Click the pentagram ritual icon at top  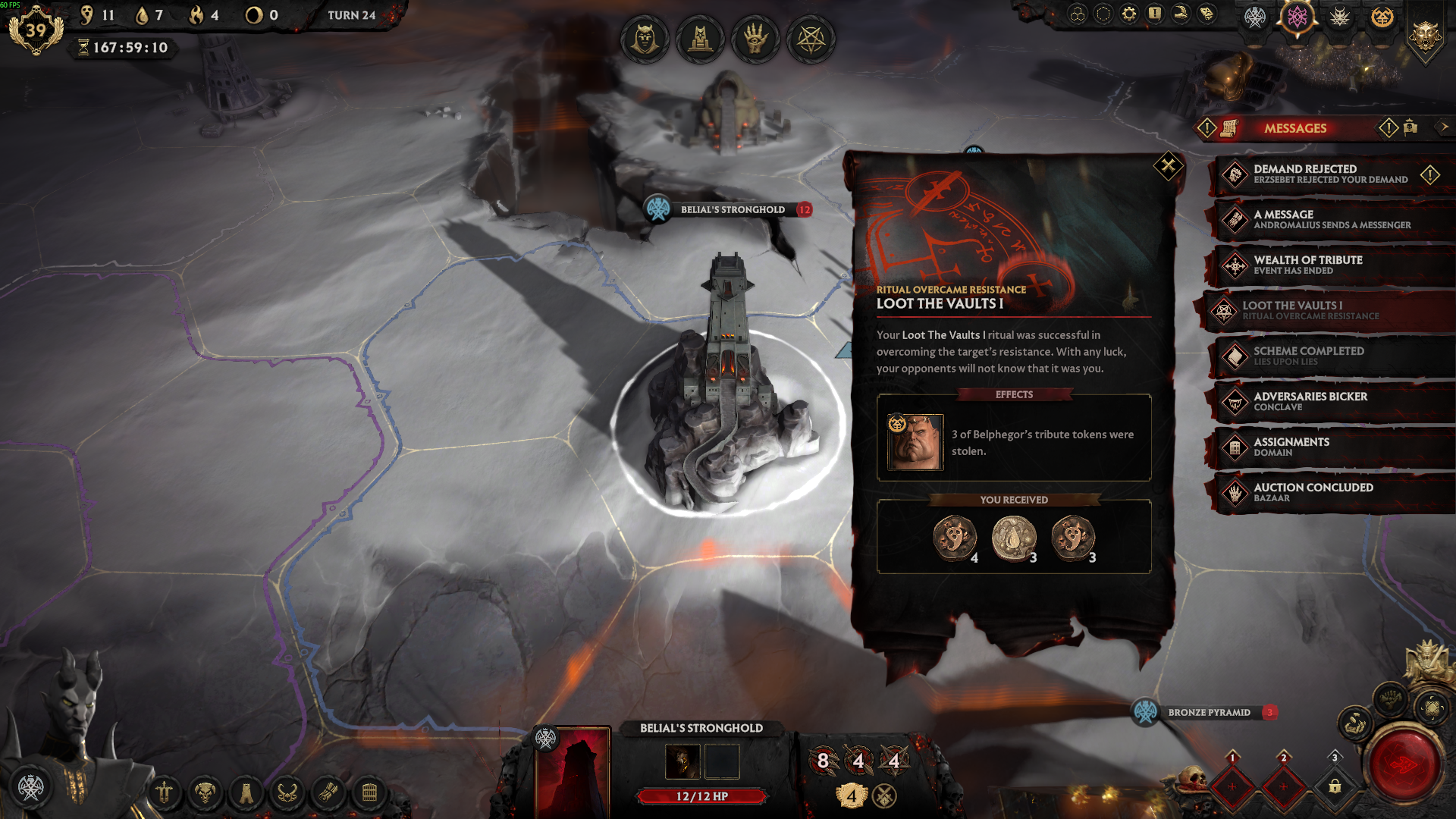coord(811,38)
